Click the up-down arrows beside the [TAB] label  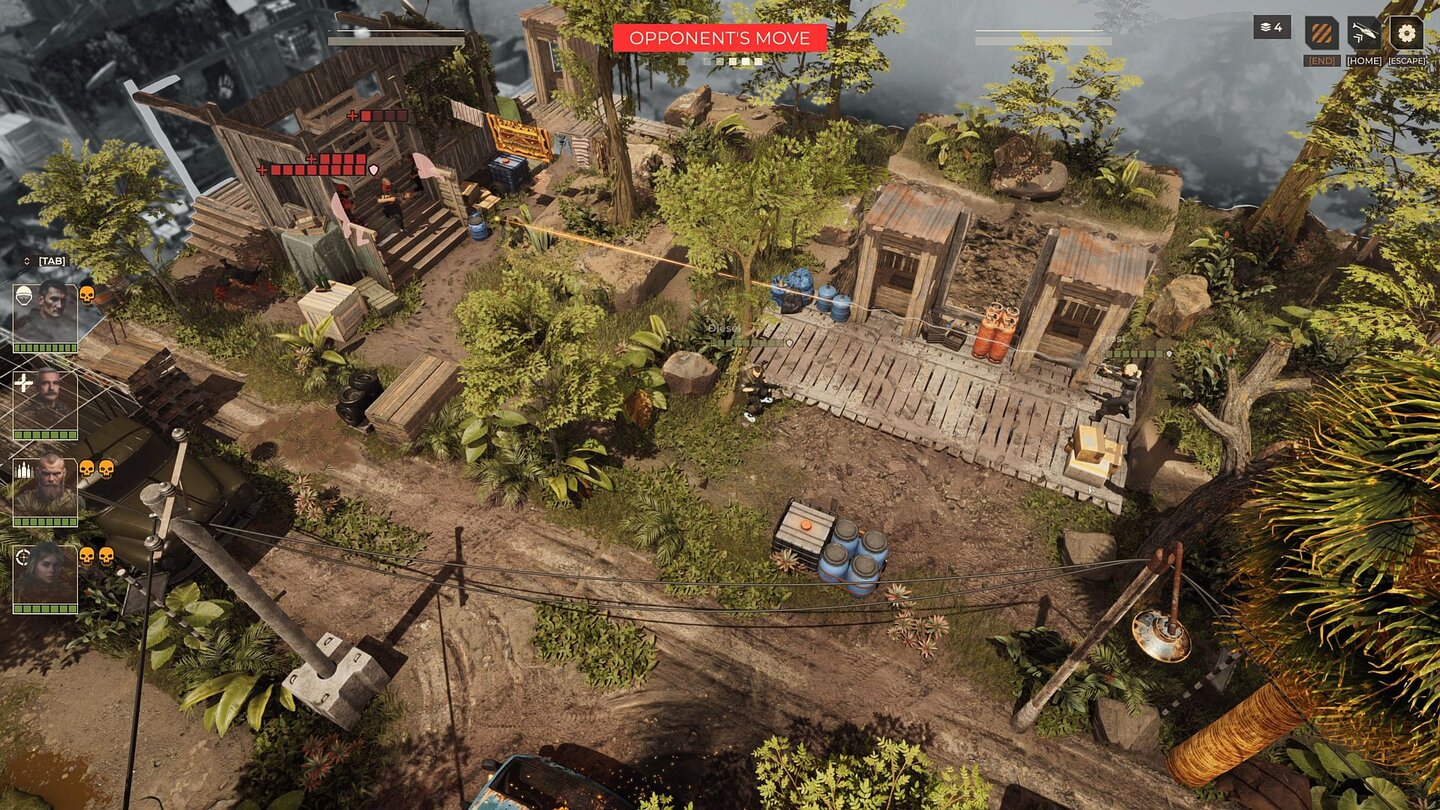tap(26, 260)
